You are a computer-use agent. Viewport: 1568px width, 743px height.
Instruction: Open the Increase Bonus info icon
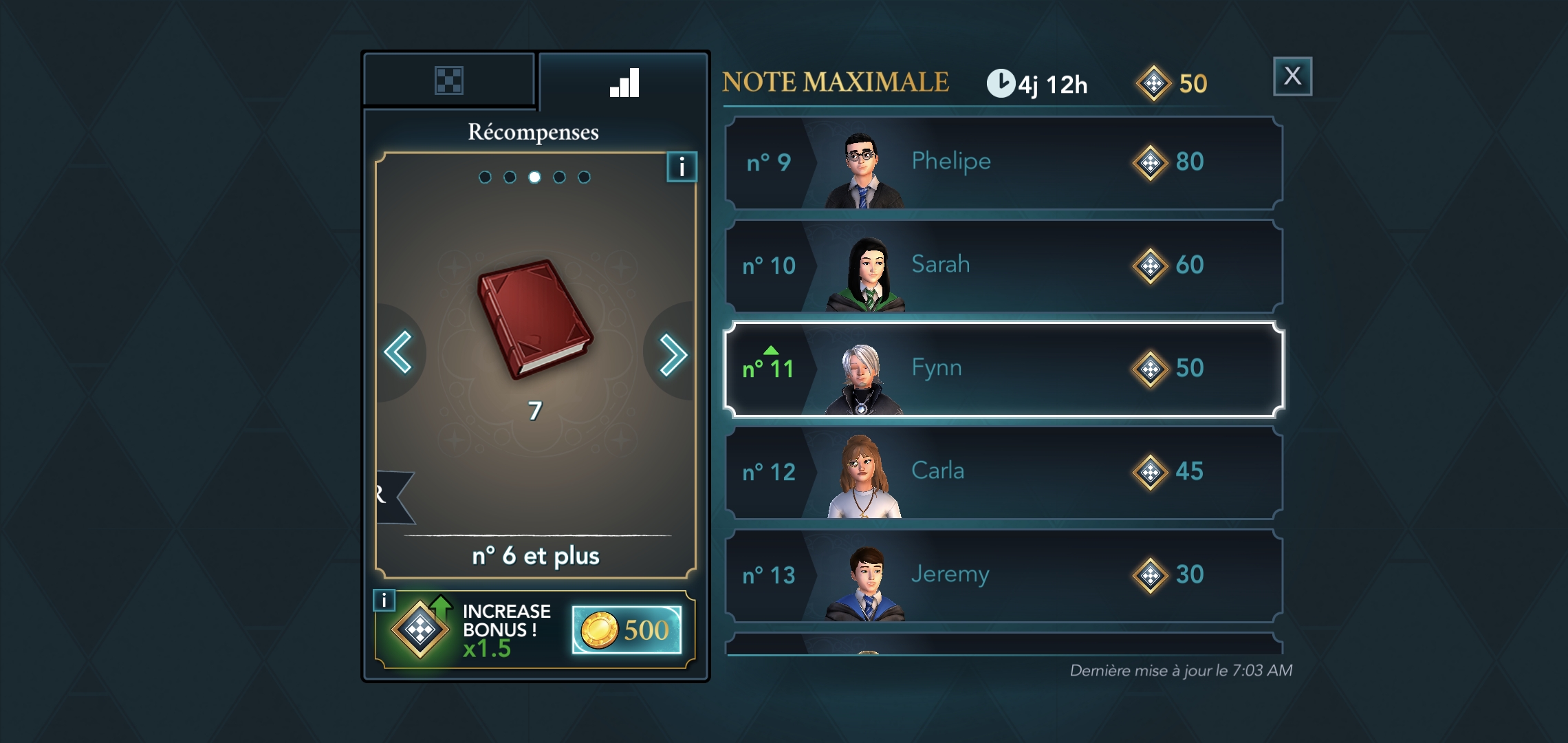[x=384, y=600]
